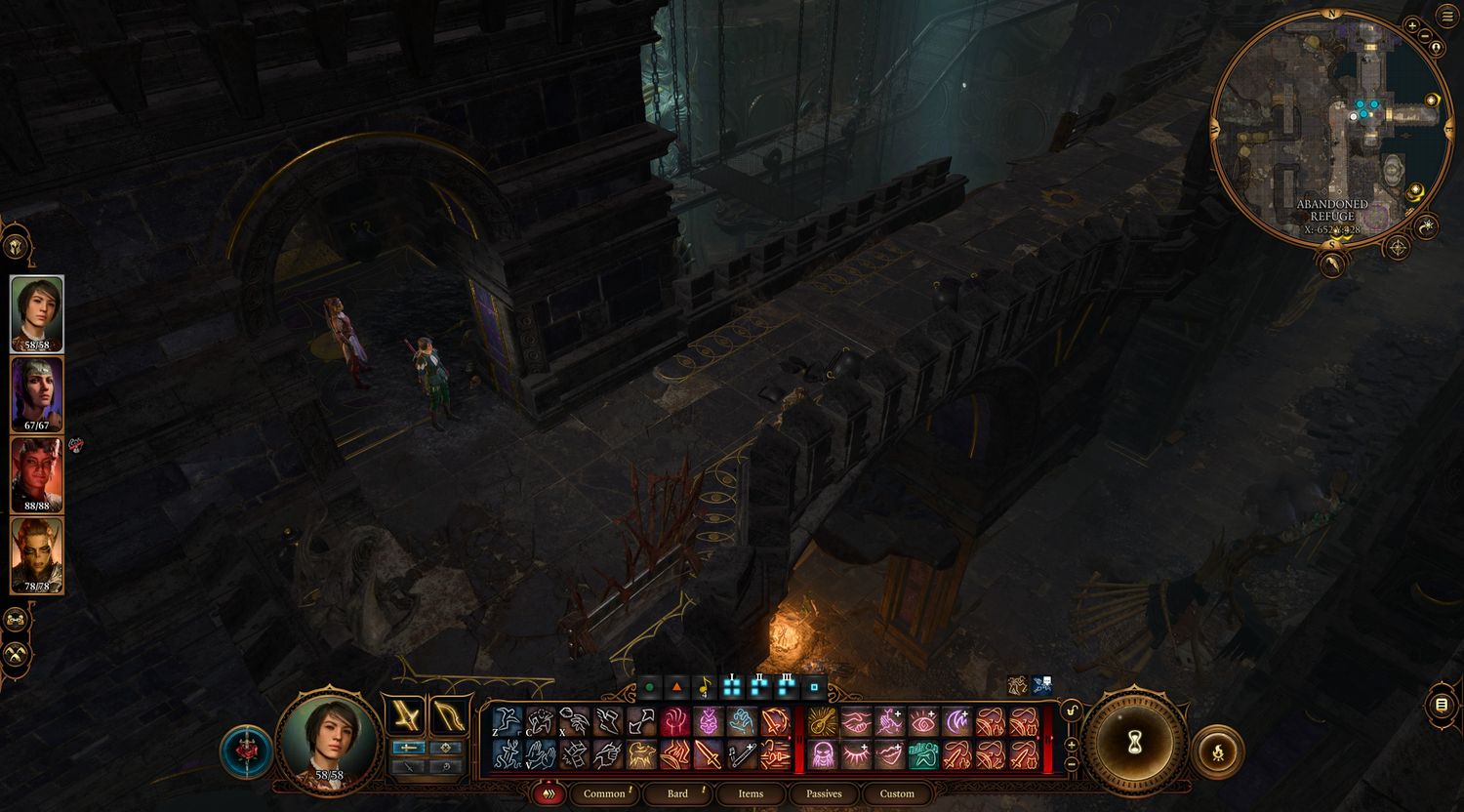Image resolution: width=1464 pixels, height=812 pixels.
Task: Toggle the green circle action filter
Action: (649, 688)
